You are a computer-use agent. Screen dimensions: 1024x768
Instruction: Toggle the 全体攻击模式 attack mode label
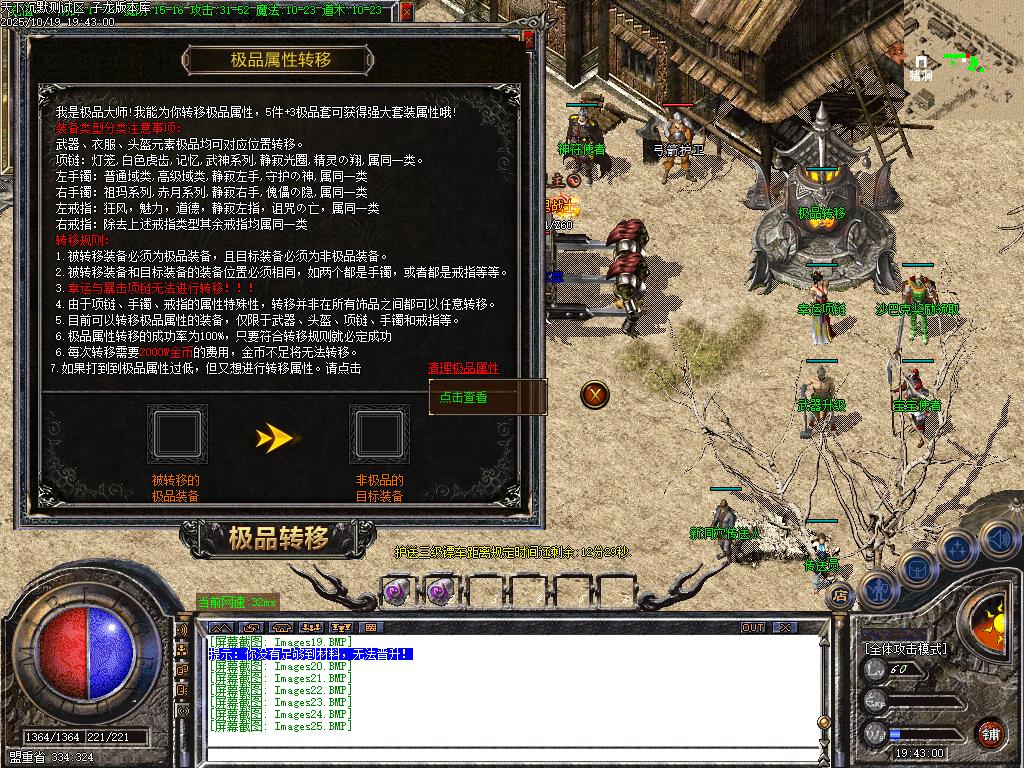click(x=906, y=649)
